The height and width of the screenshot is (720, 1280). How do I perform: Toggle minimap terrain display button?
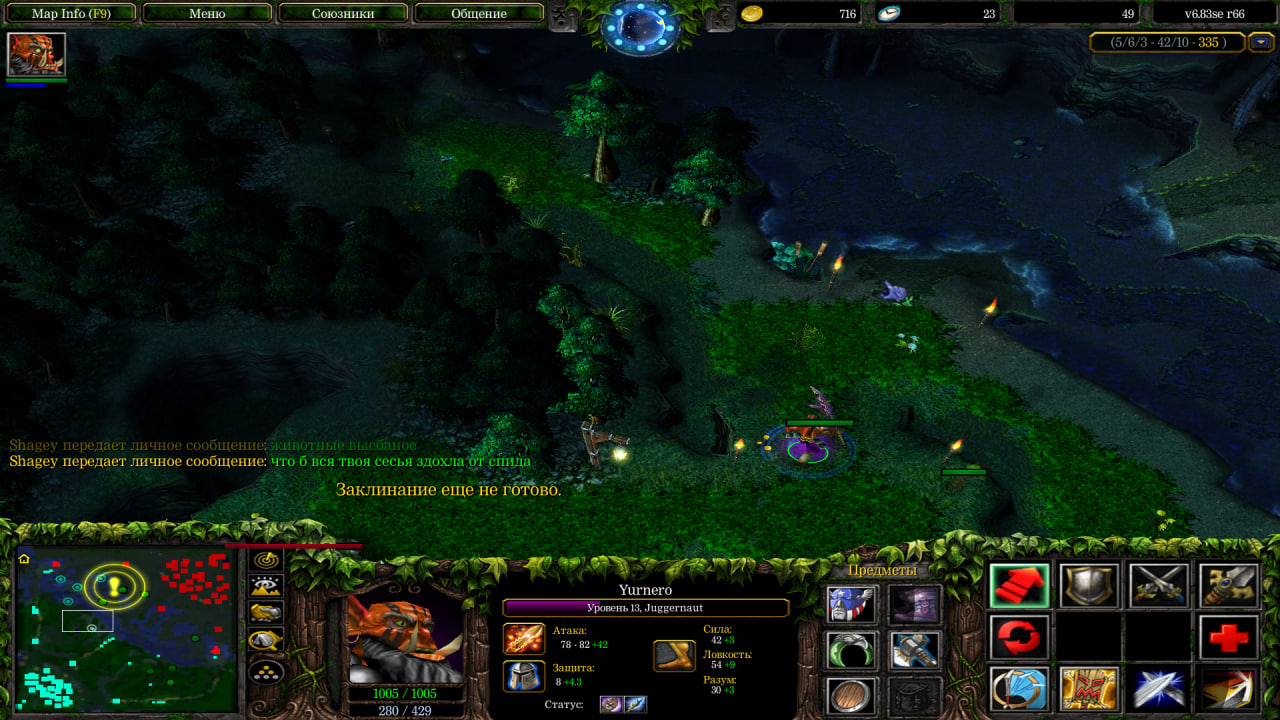[x=266, y=587]
